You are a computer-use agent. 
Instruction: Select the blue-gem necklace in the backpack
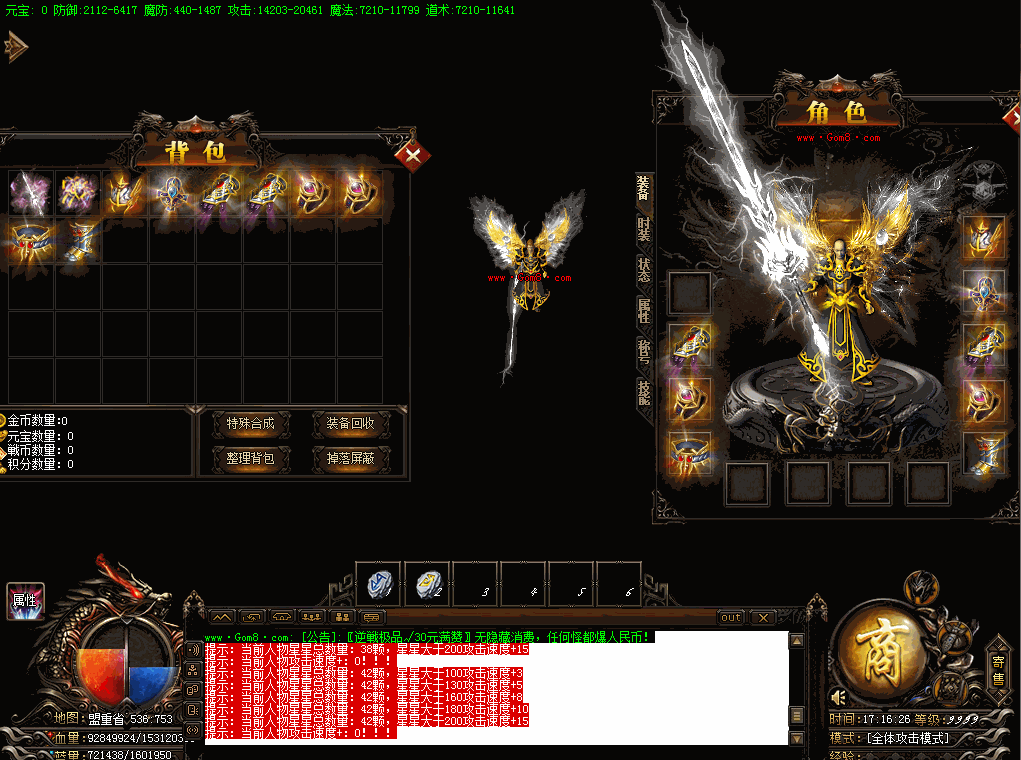(174, 193)
